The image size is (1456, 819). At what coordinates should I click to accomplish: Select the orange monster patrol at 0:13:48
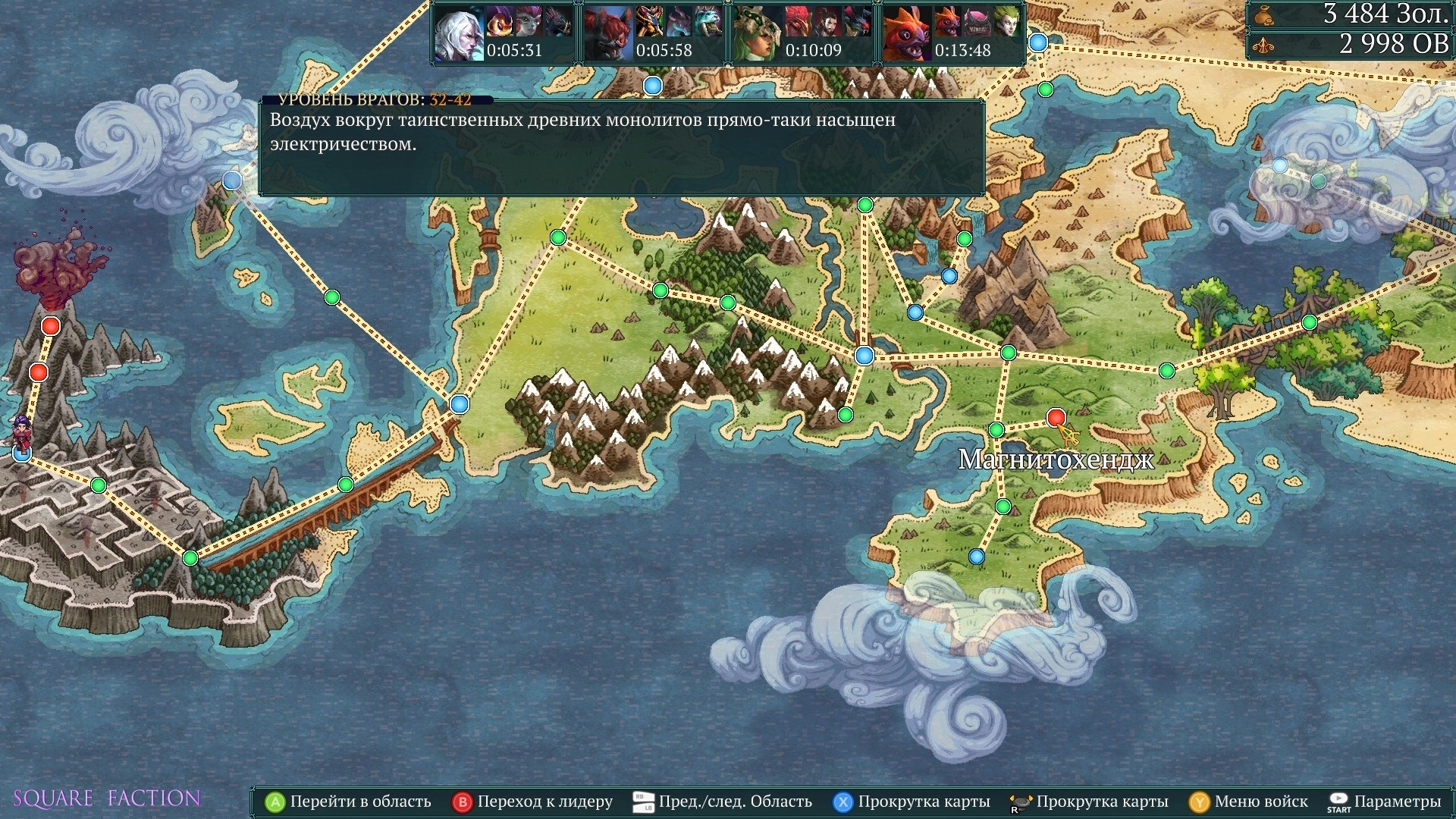tap(952, 33)
